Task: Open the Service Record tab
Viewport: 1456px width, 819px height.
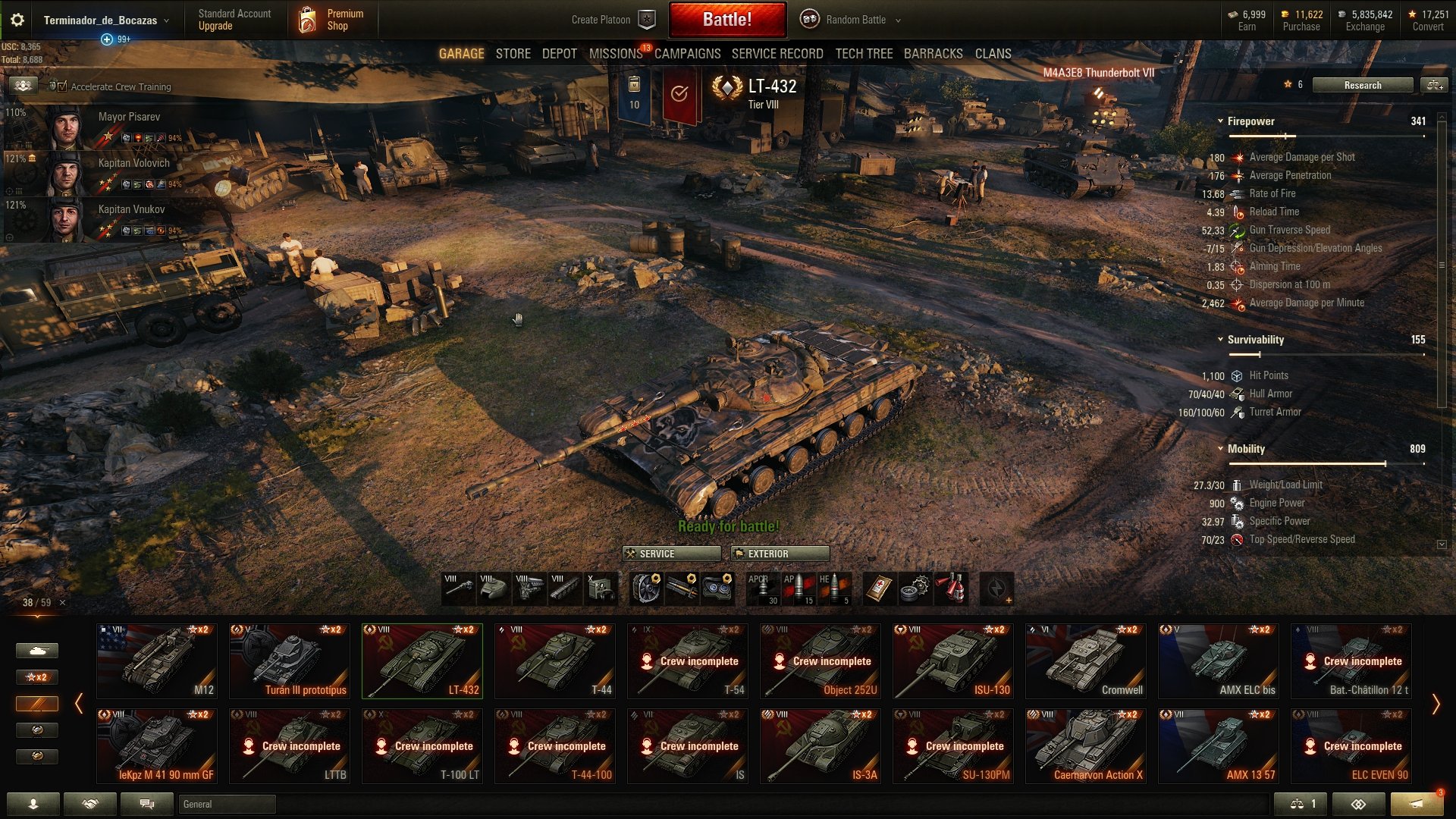Action: click(777, 54)
